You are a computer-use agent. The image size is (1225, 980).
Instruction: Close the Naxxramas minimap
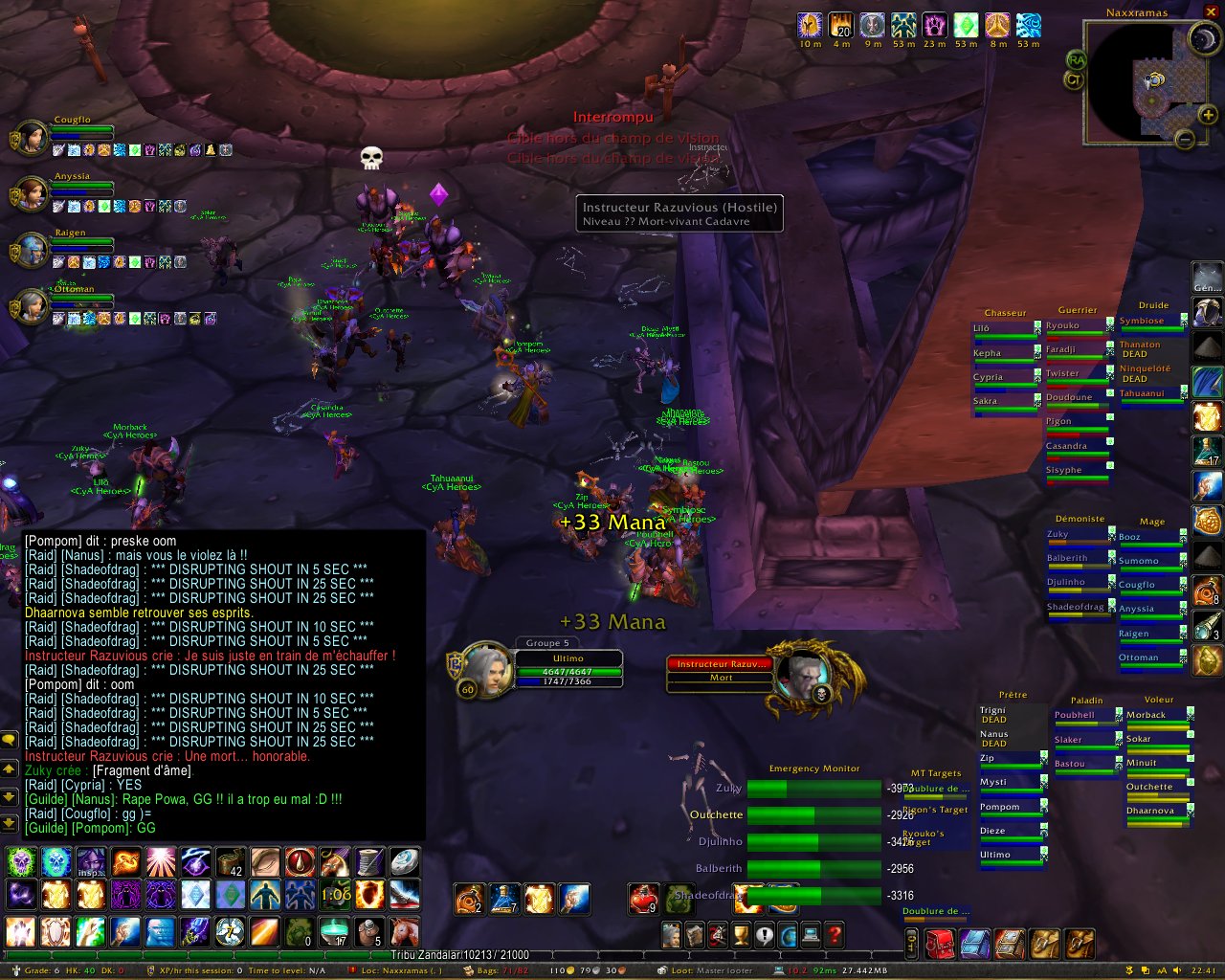pos(1212,12)
